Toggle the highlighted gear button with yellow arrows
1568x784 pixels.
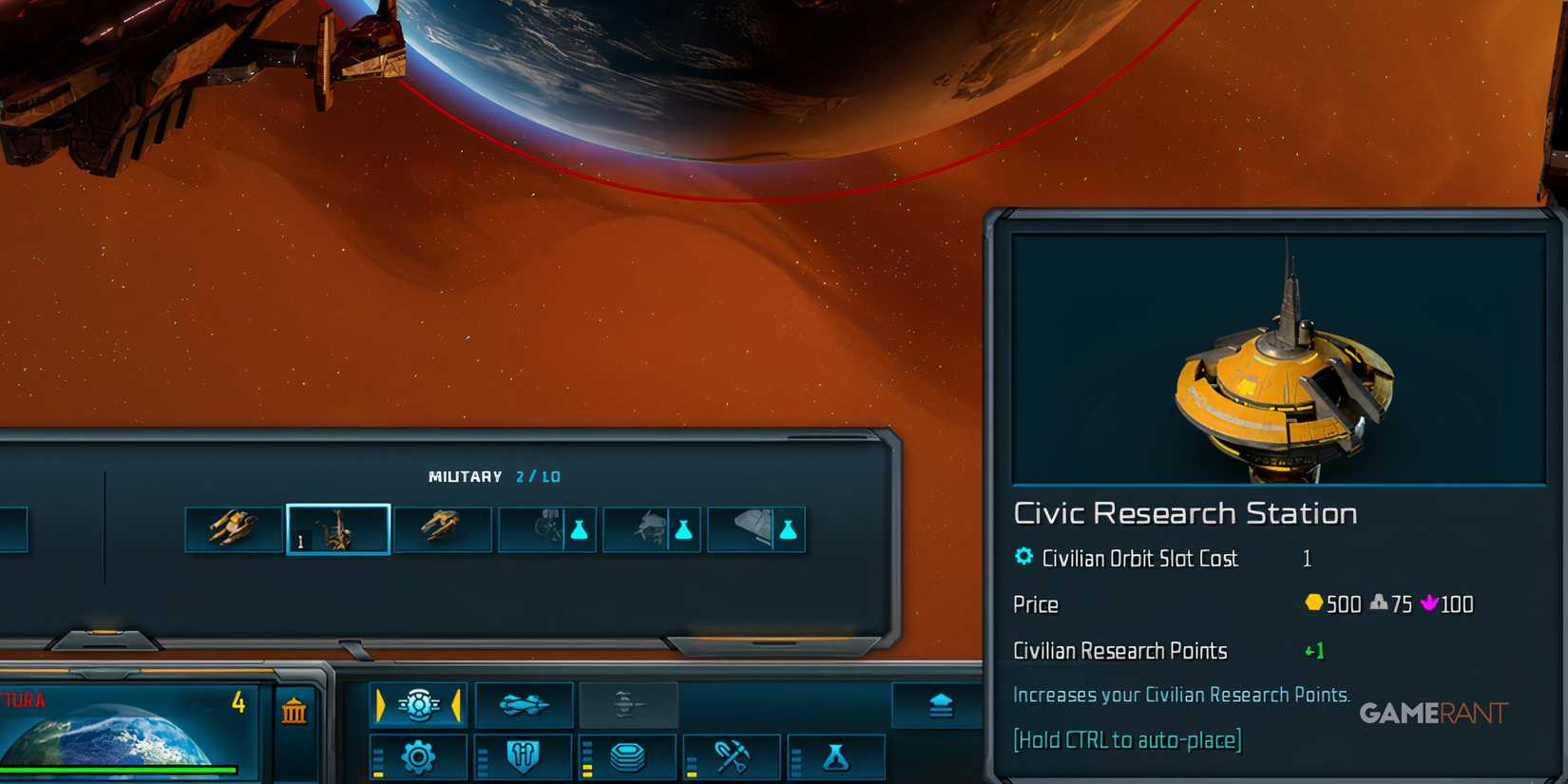[x=419, y=705]
